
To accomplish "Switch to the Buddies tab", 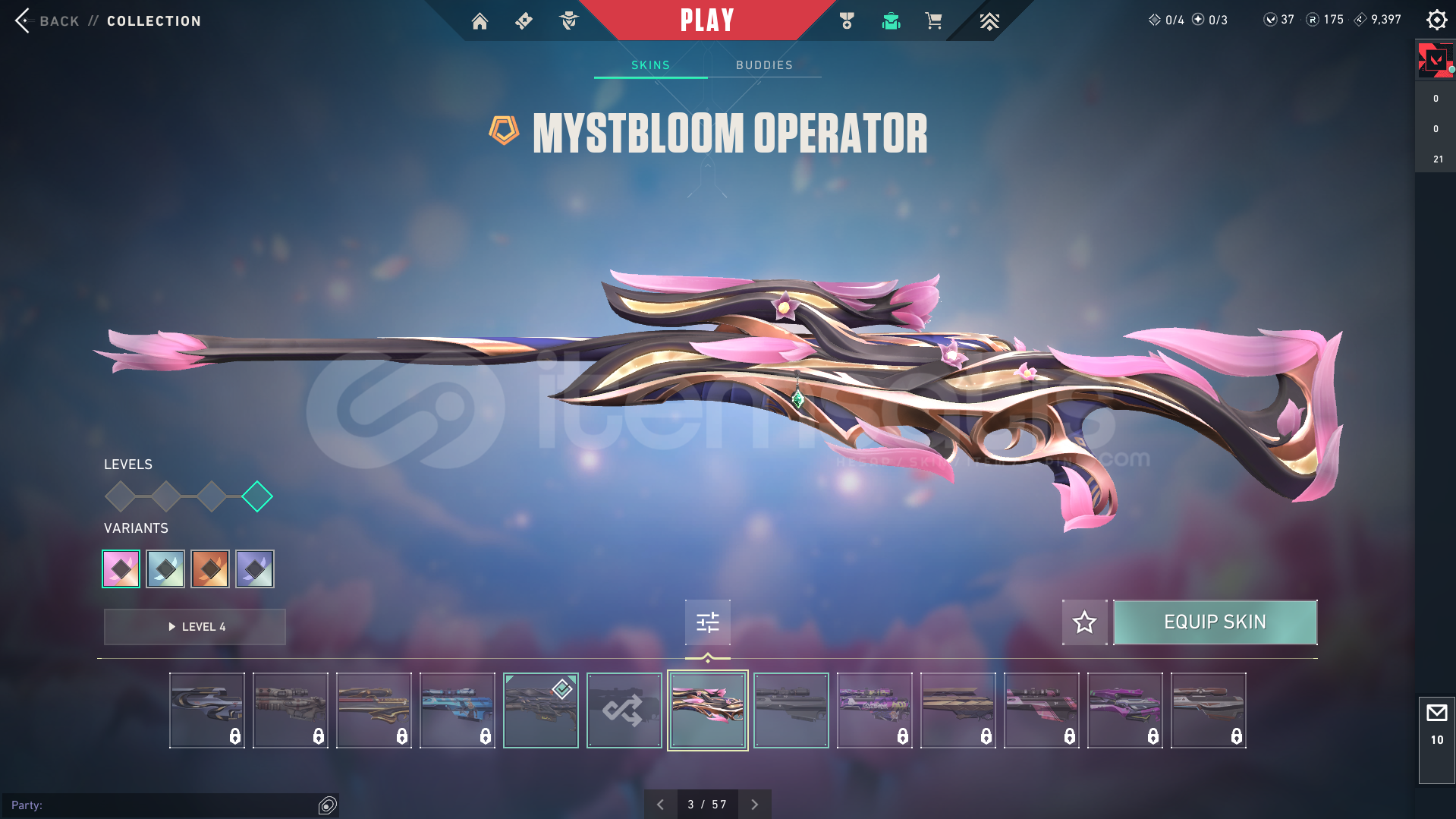I will click(764, 65).
